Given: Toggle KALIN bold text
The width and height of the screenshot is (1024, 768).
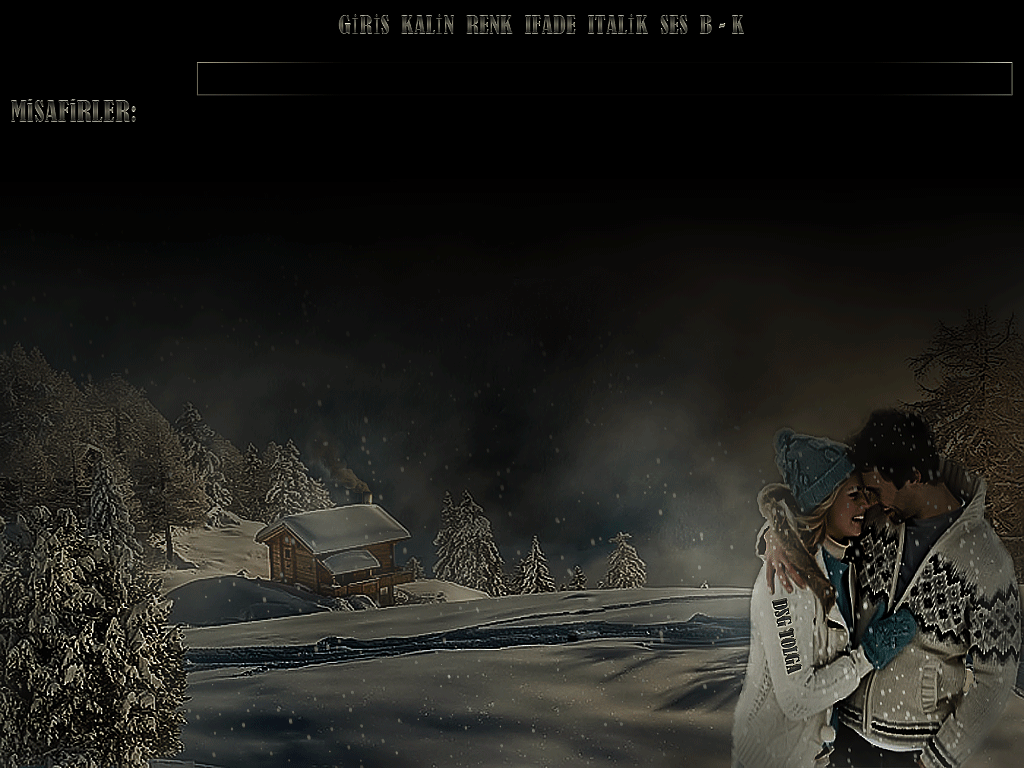Looking at the screenshot, I should (427, 26).
